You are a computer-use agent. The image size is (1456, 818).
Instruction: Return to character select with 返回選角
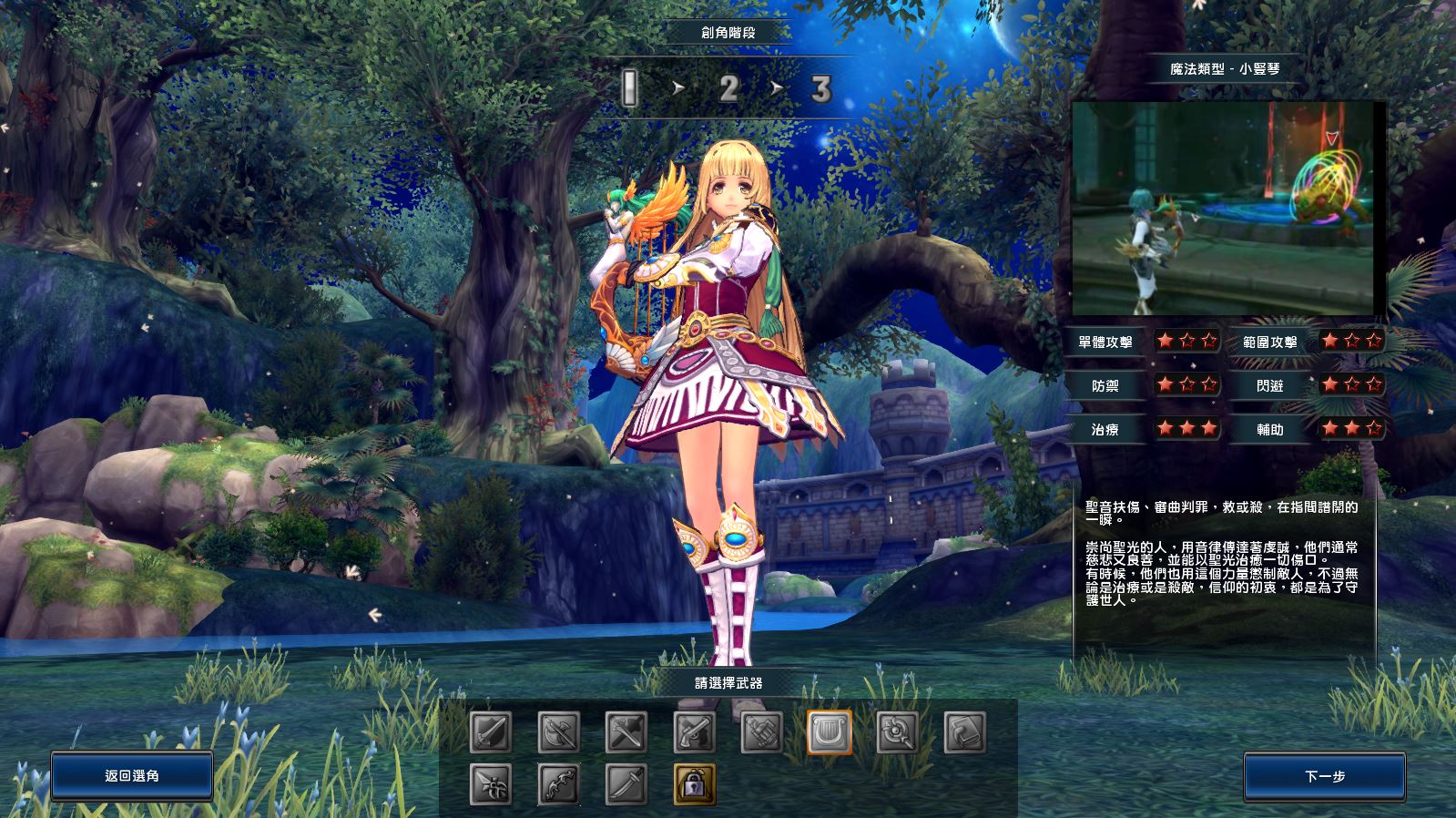132,776
